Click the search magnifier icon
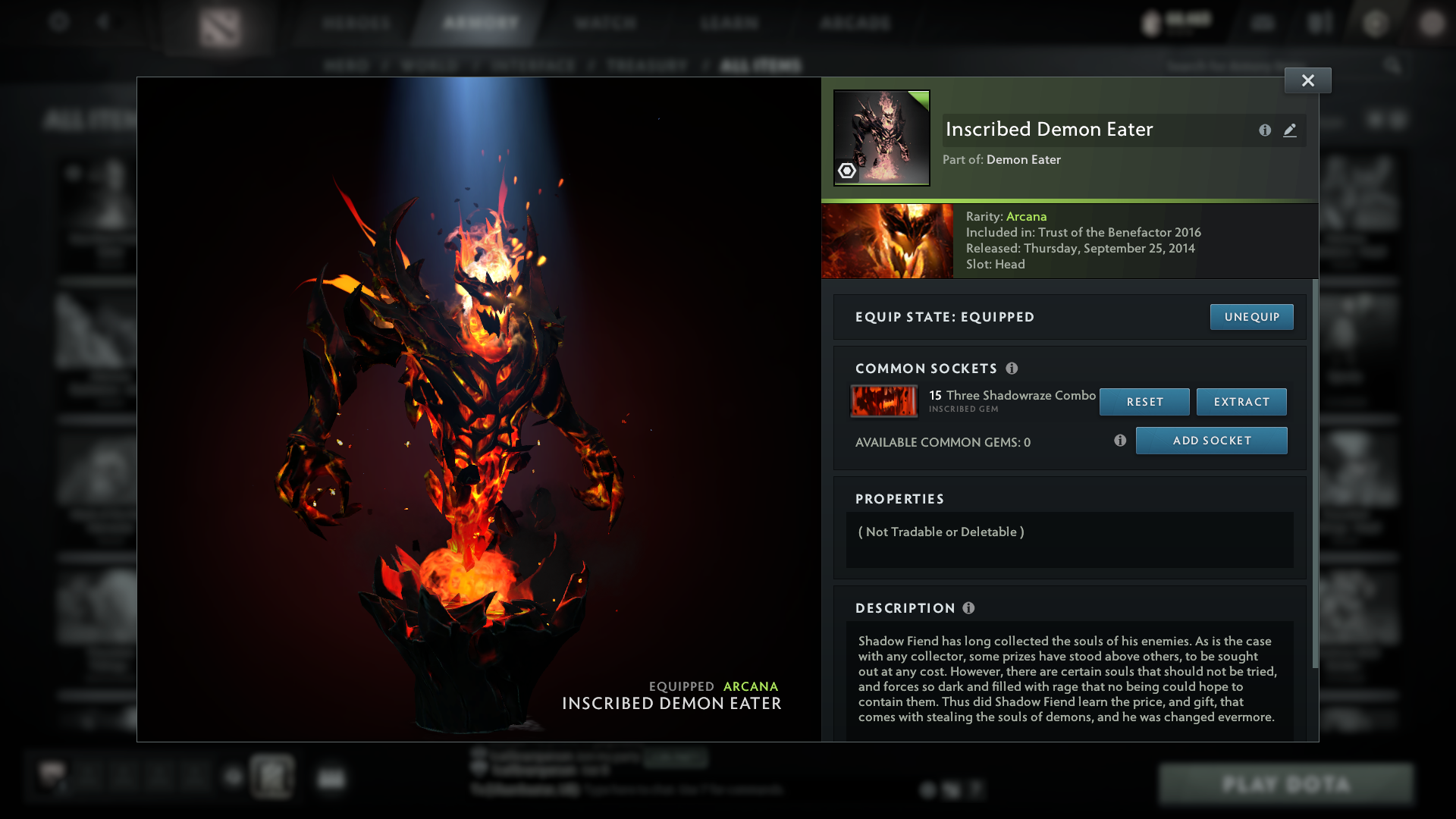Screen dimensions: 1456x819 1394,65
